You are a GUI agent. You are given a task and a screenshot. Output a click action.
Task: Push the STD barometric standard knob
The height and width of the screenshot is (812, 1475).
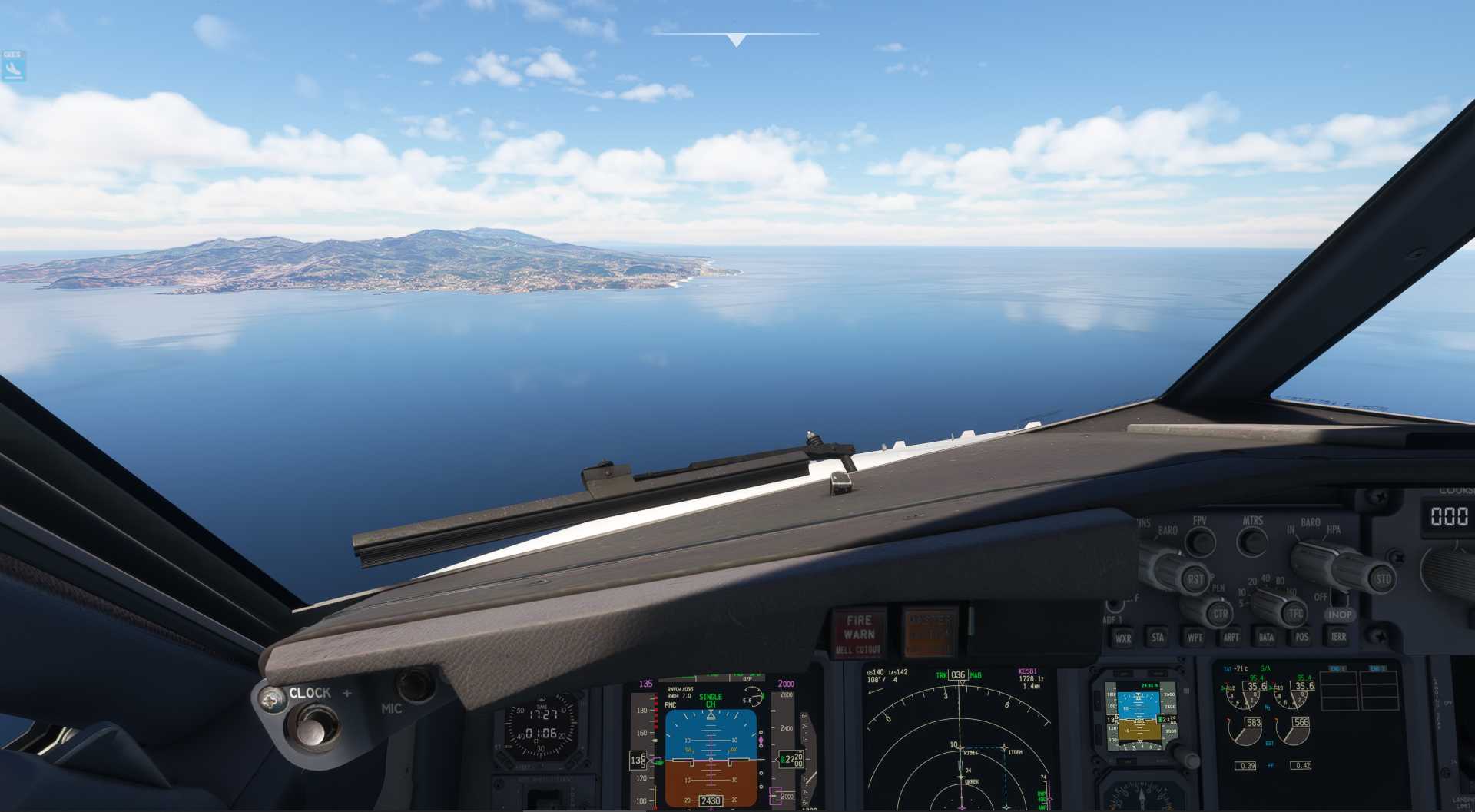tap(1382, 579)
